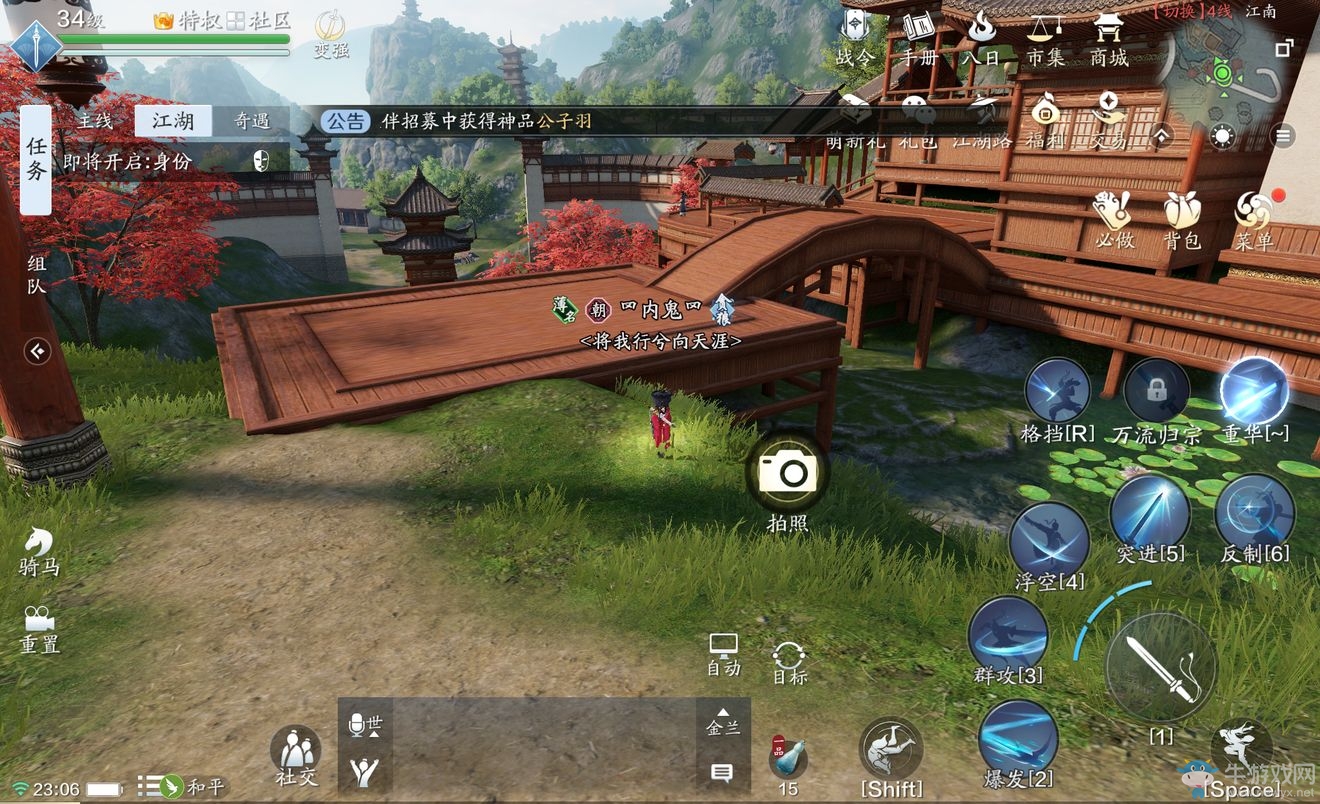Use the 突进 dash skill

[1150, 512]
